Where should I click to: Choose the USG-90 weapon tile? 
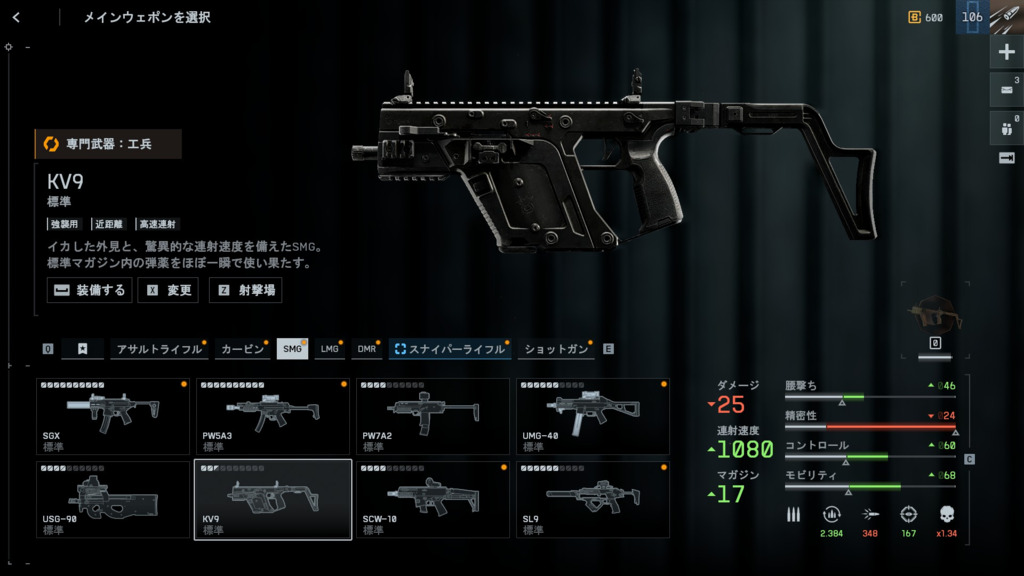tap(113, 499)
